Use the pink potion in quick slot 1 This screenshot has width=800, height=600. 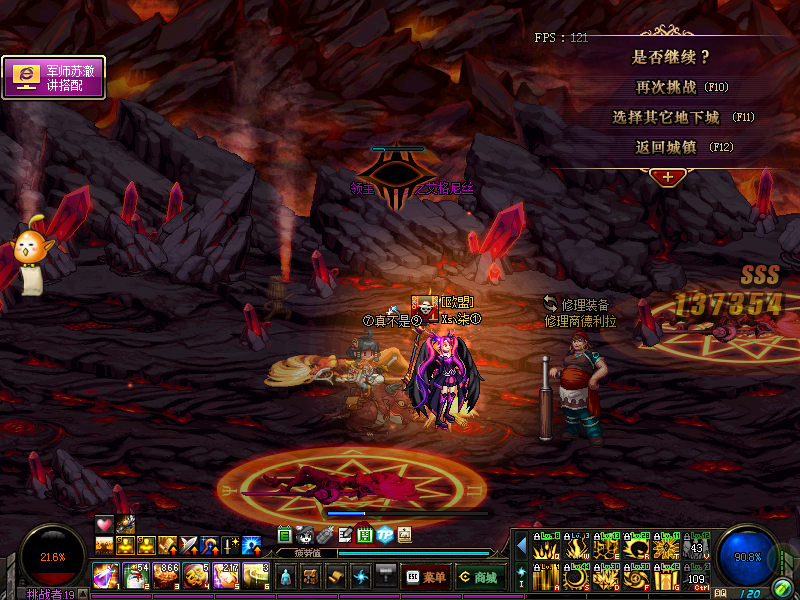coord(106,575)
